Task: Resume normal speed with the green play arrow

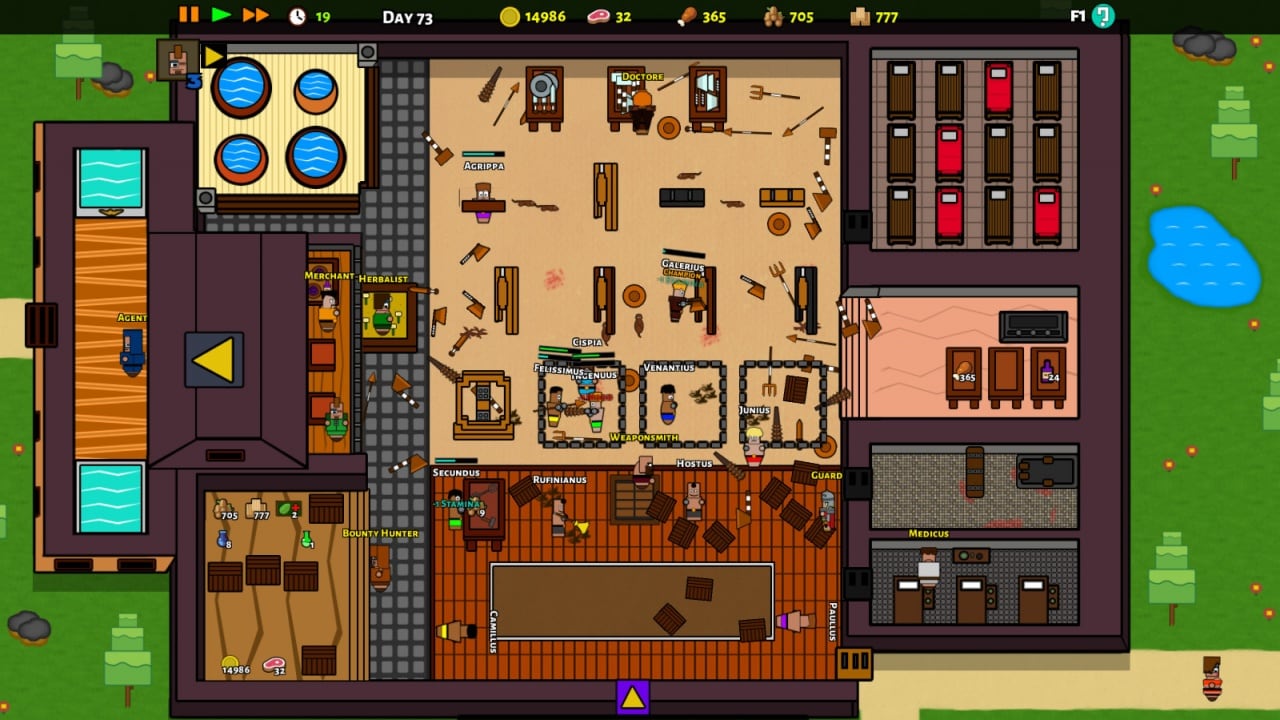Action: [222, 15]
